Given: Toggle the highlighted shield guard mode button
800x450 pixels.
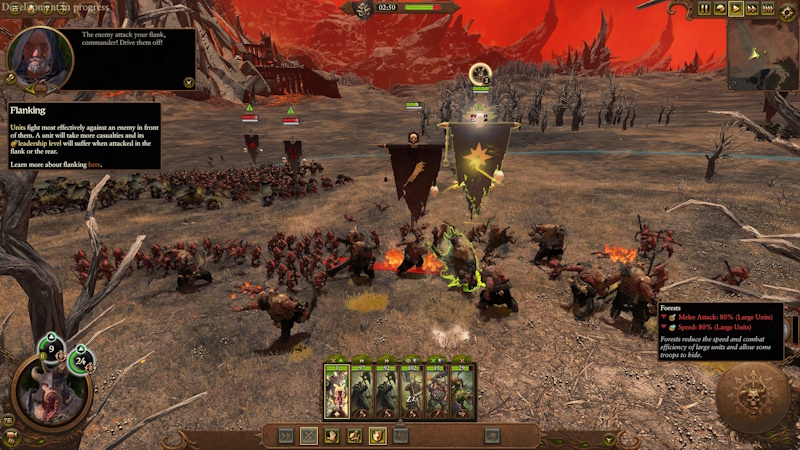Looking at the screenshot, I should point(378,435).
